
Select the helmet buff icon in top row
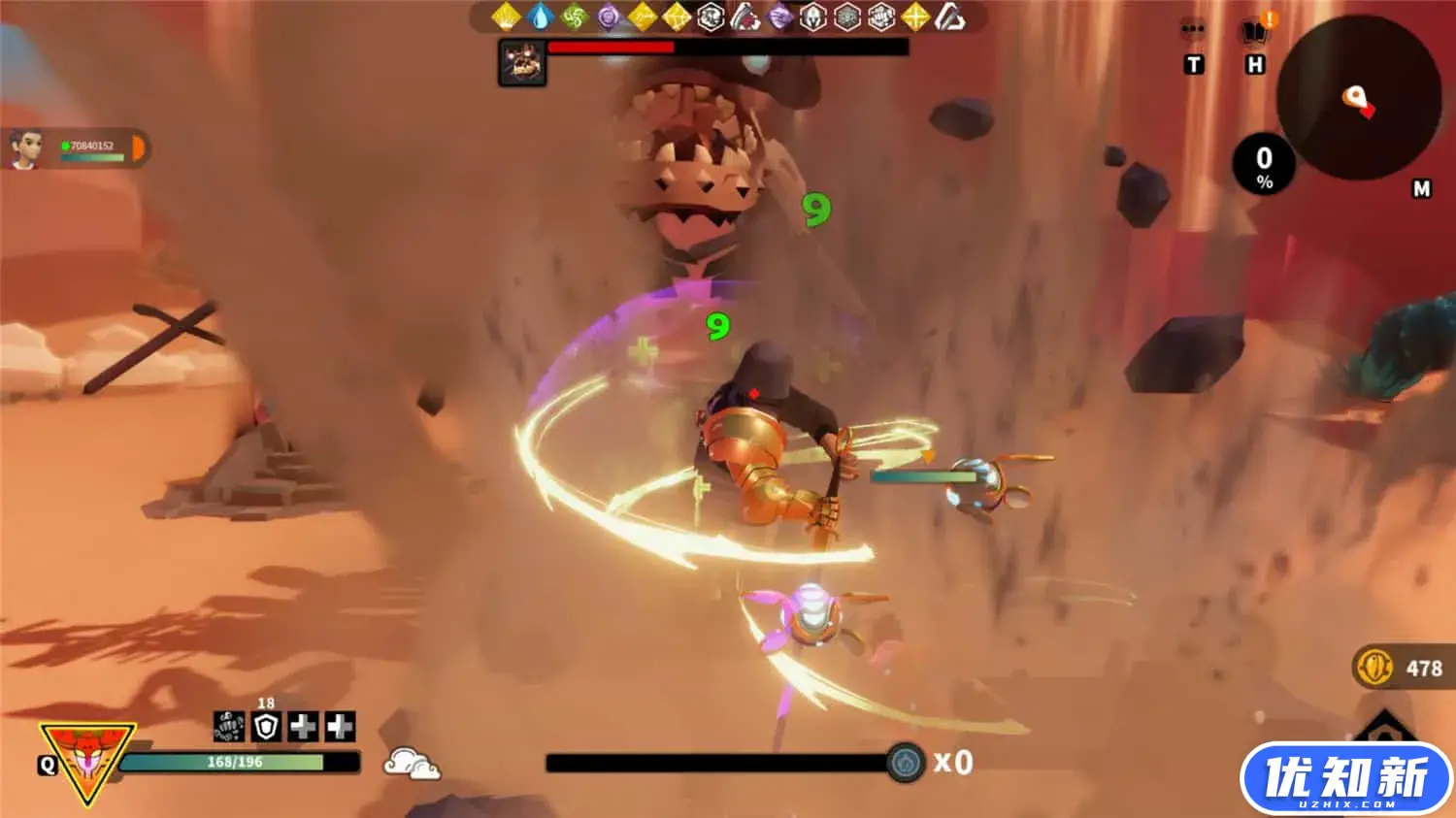812,16
